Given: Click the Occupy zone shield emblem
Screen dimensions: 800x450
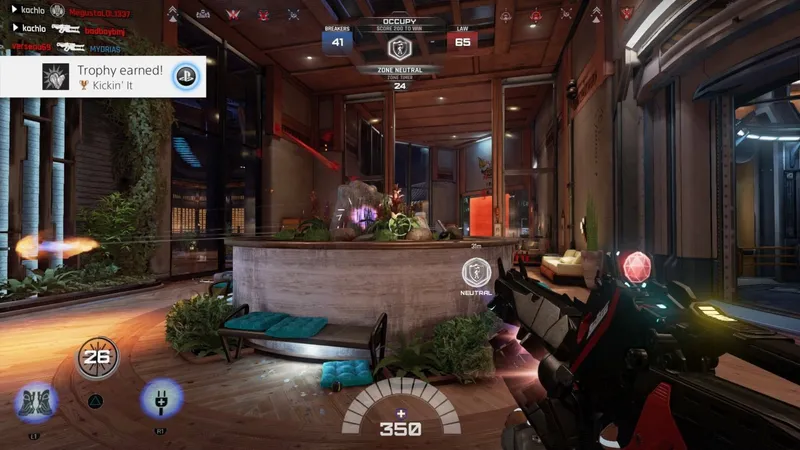Looking at the screenshot, I should click(x=399, y=50).
